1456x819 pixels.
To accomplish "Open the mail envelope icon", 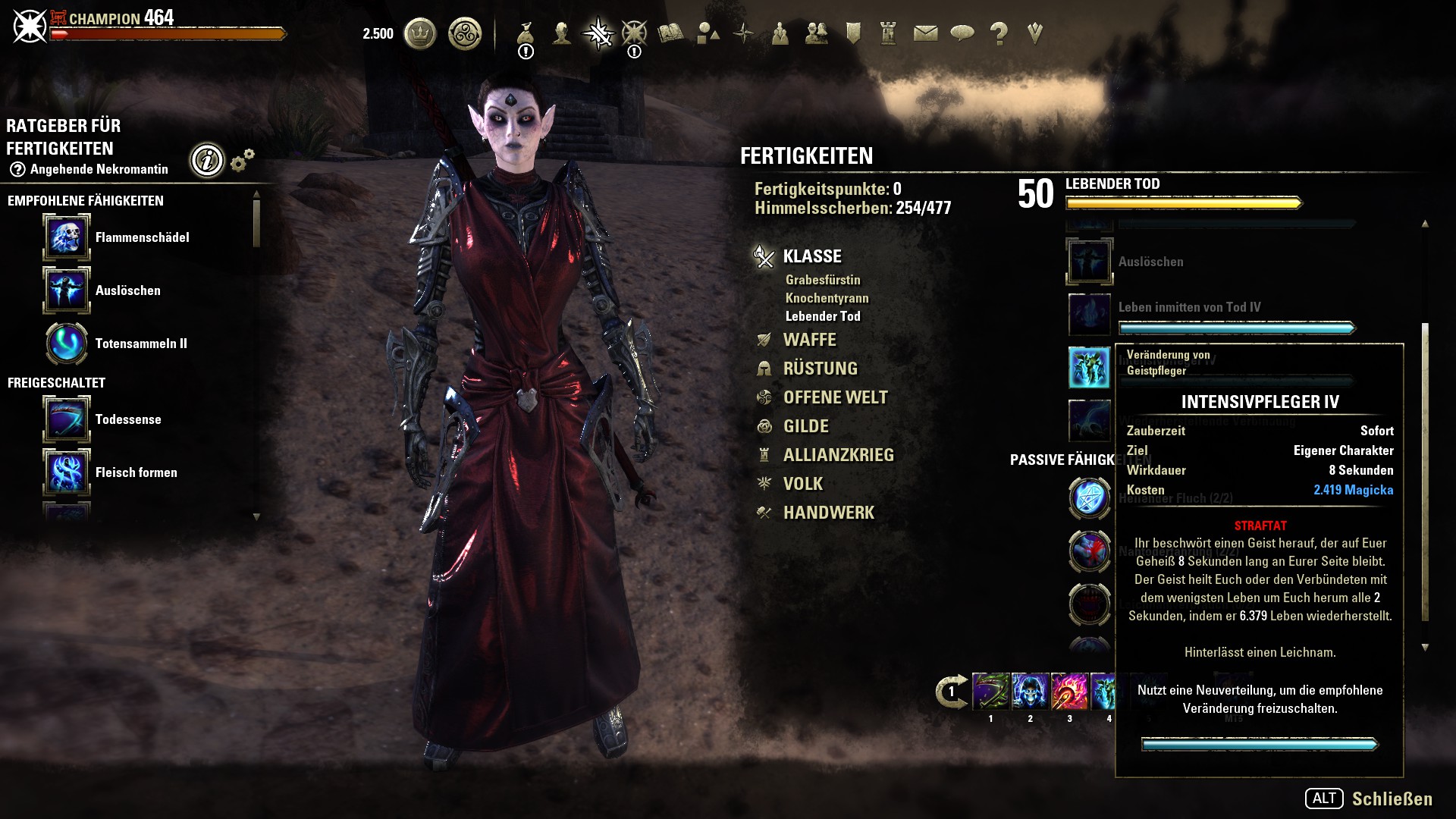I will [x=925, y=34].
